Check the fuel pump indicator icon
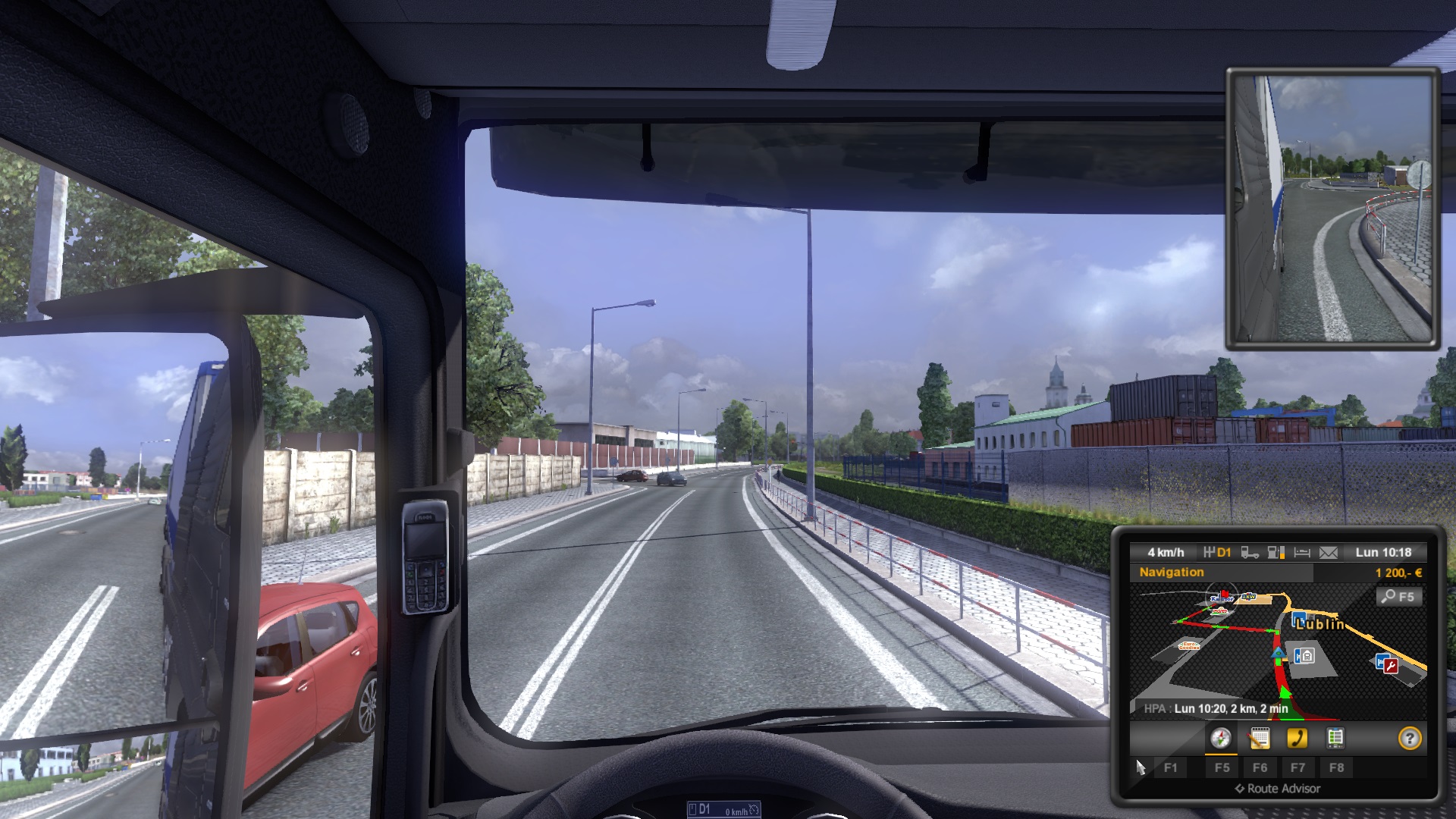Viewport: 1456px width, 819px height. click(1276, 553)
